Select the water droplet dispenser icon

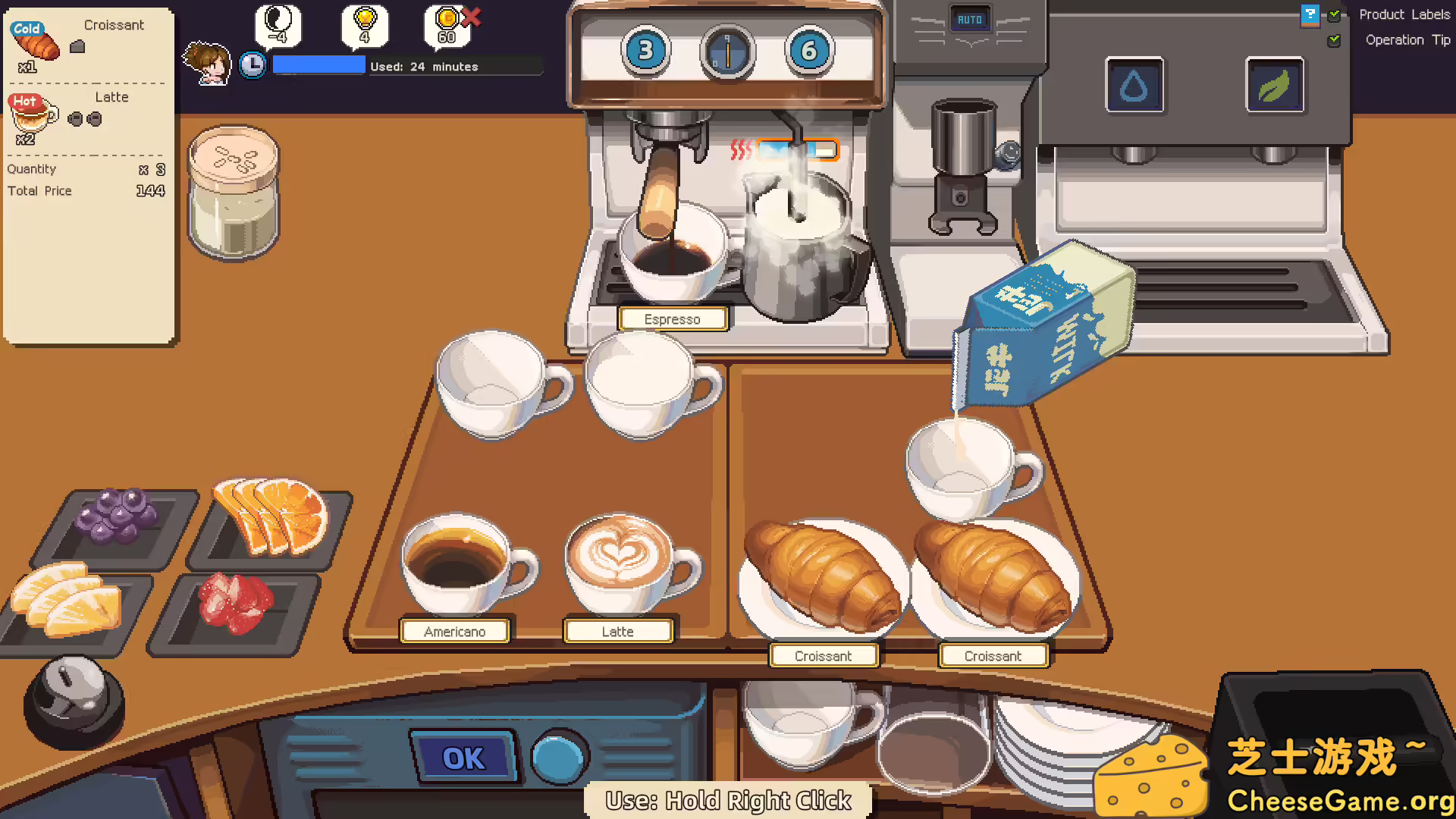coord(1134,86)
